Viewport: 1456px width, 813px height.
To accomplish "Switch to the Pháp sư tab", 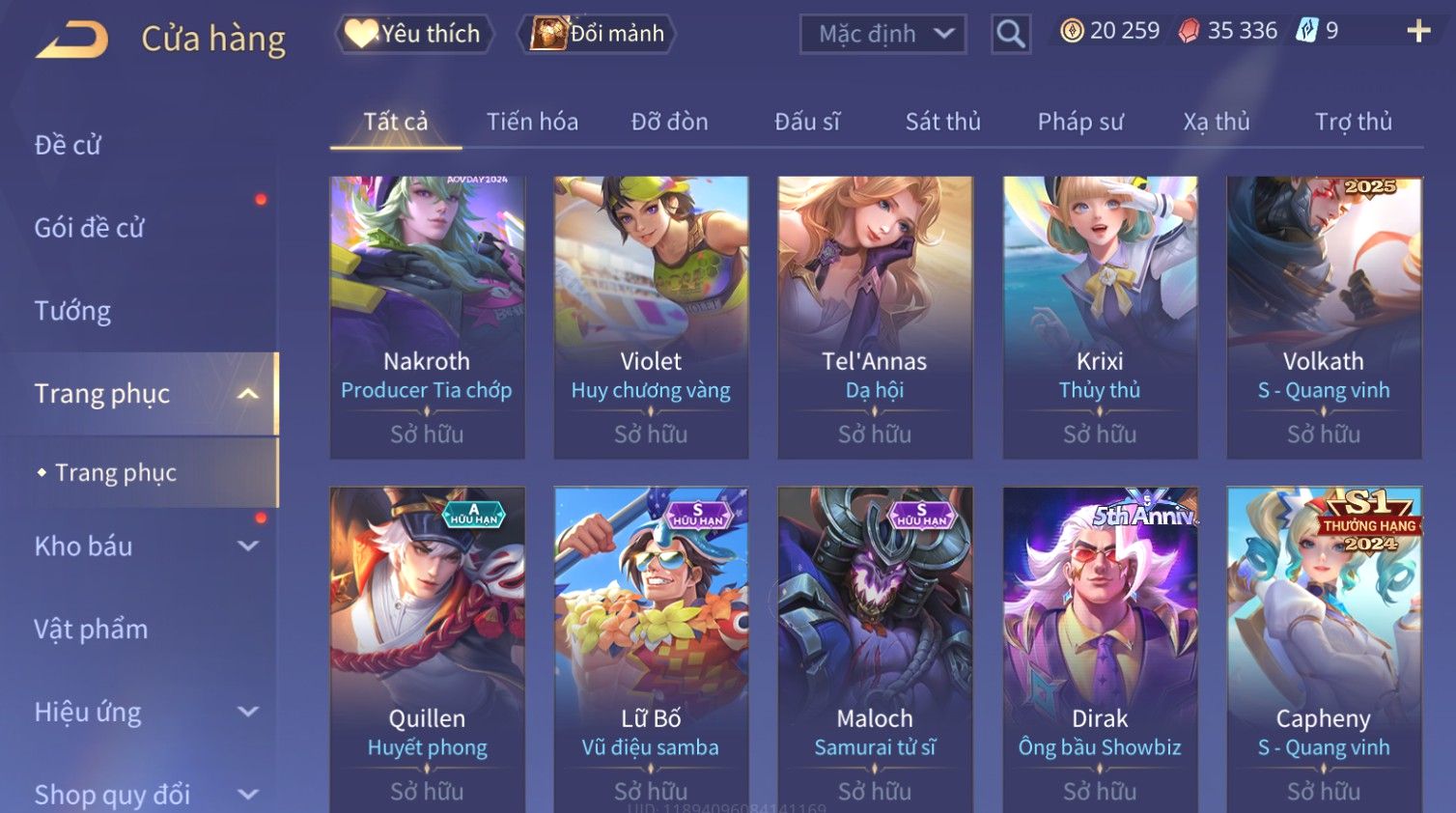I will pyautogui.click(x=1080, y=122).
